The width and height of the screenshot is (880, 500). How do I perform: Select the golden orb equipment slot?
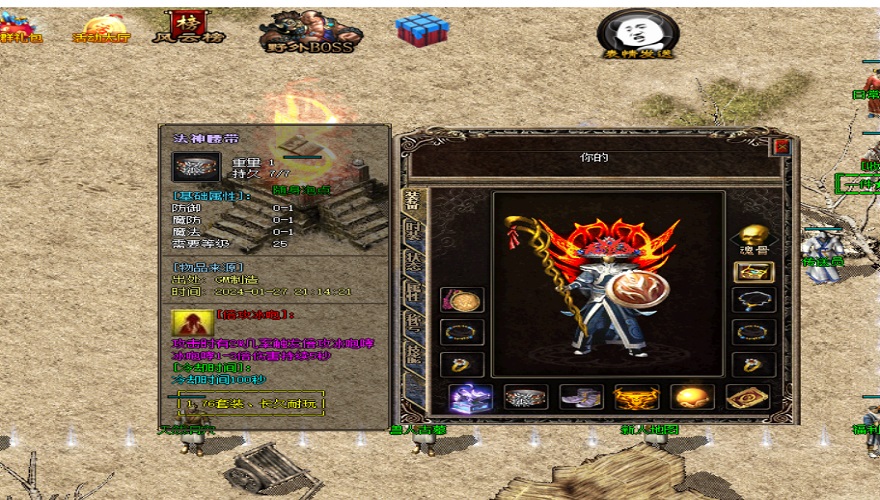click(x=692, y=398)
